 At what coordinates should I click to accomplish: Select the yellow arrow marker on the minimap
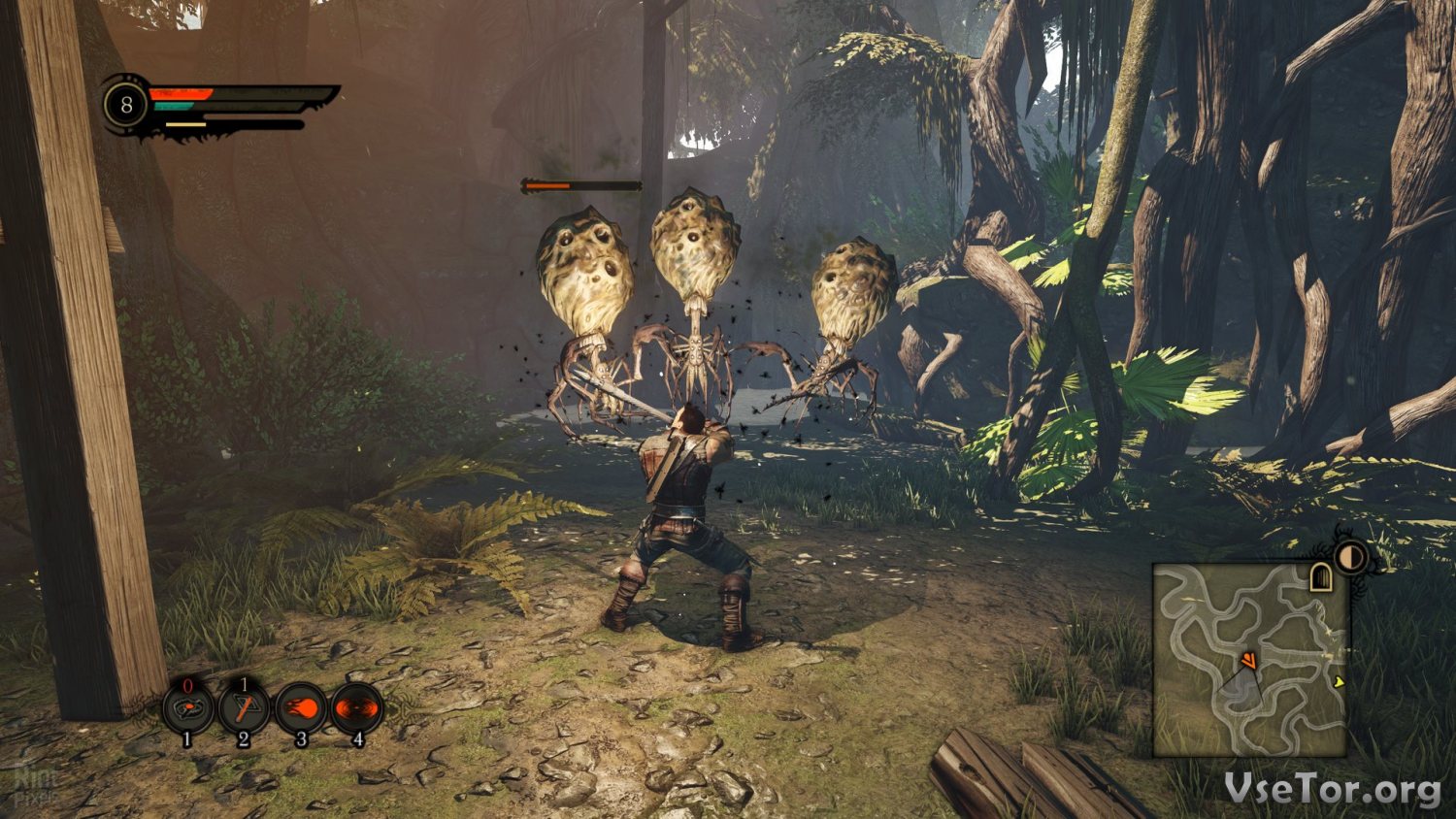pyautogui.click(x=1340, y=682)
